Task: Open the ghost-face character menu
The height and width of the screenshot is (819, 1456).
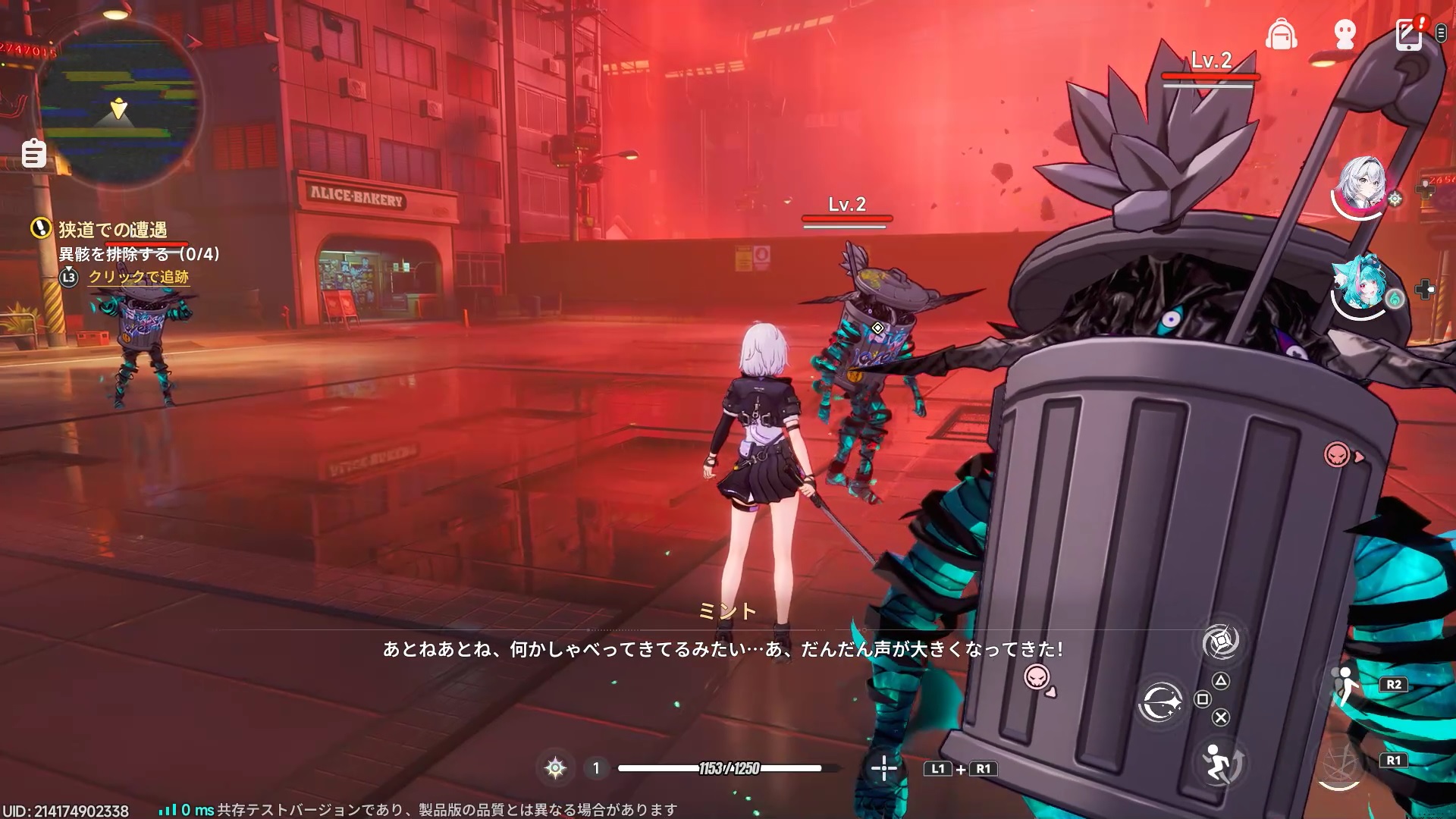Action: pyautogui.click(x=1345, y=34)
